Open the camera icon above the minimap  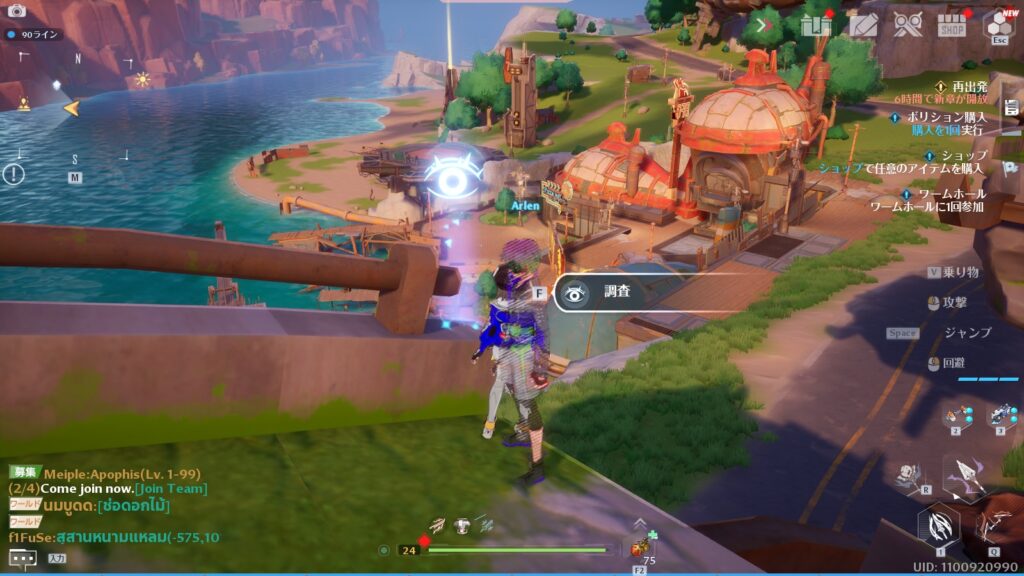[x=16, y=10]
